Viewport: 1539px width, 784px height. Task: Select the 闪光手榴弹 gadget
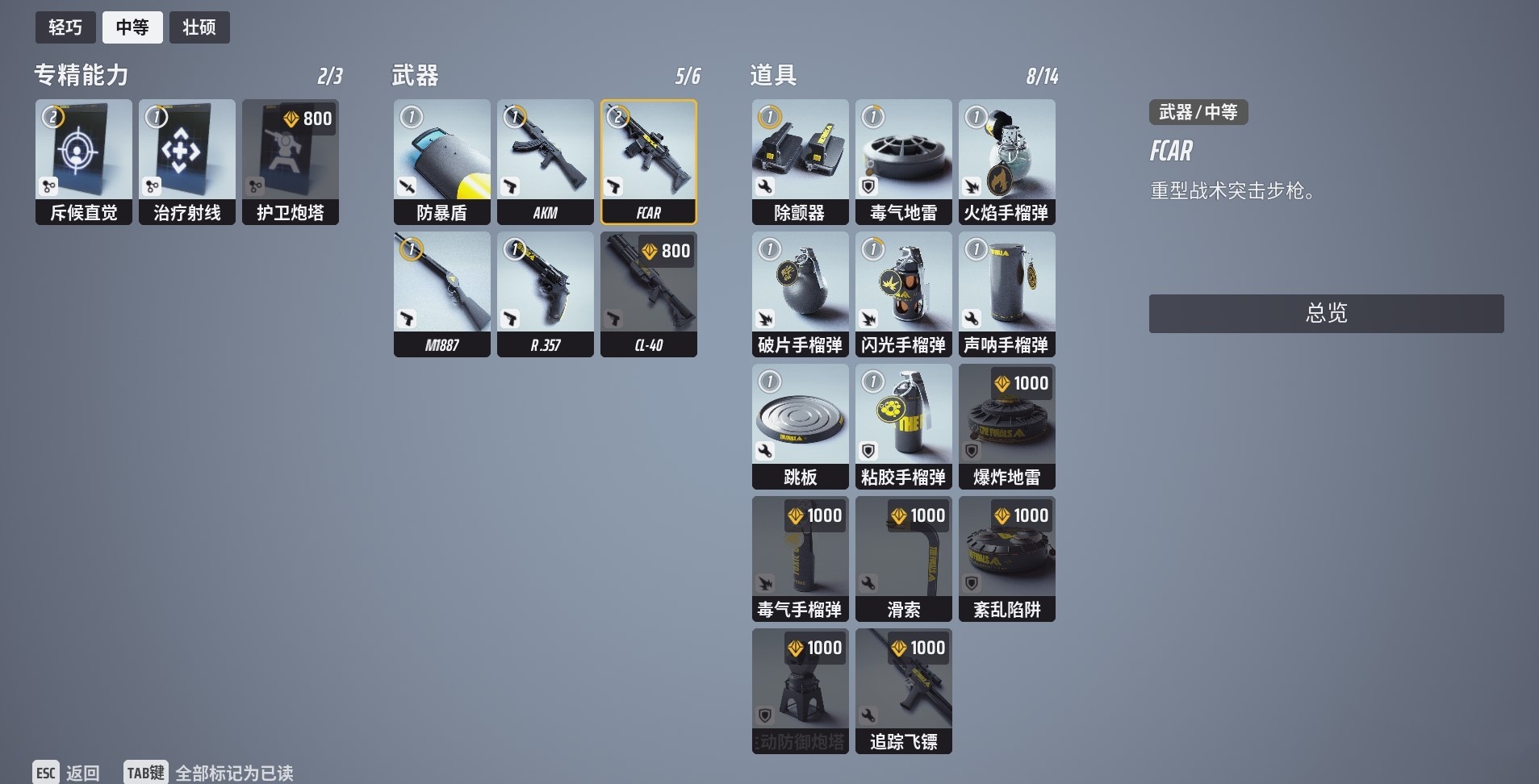pos(903,294)
